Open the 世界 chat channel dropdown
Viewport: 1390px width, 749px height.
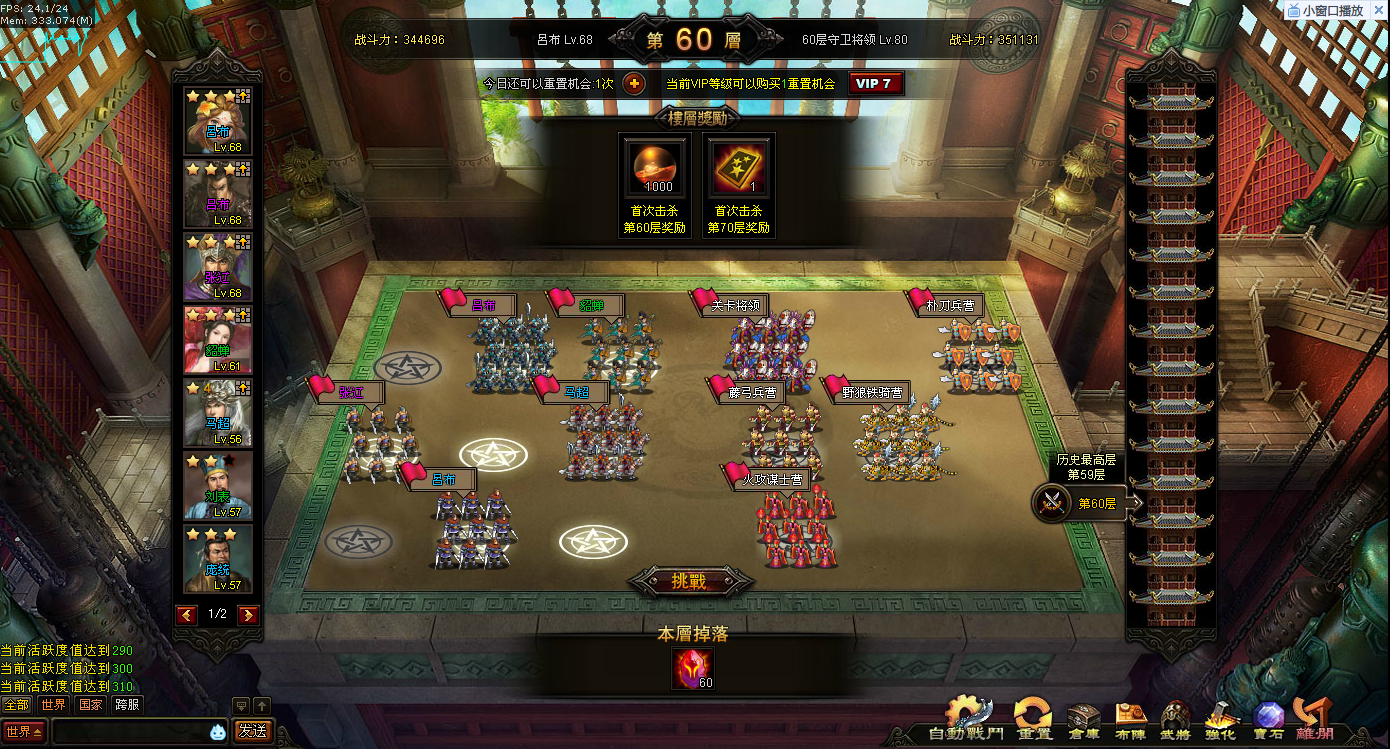coord(24,731)
